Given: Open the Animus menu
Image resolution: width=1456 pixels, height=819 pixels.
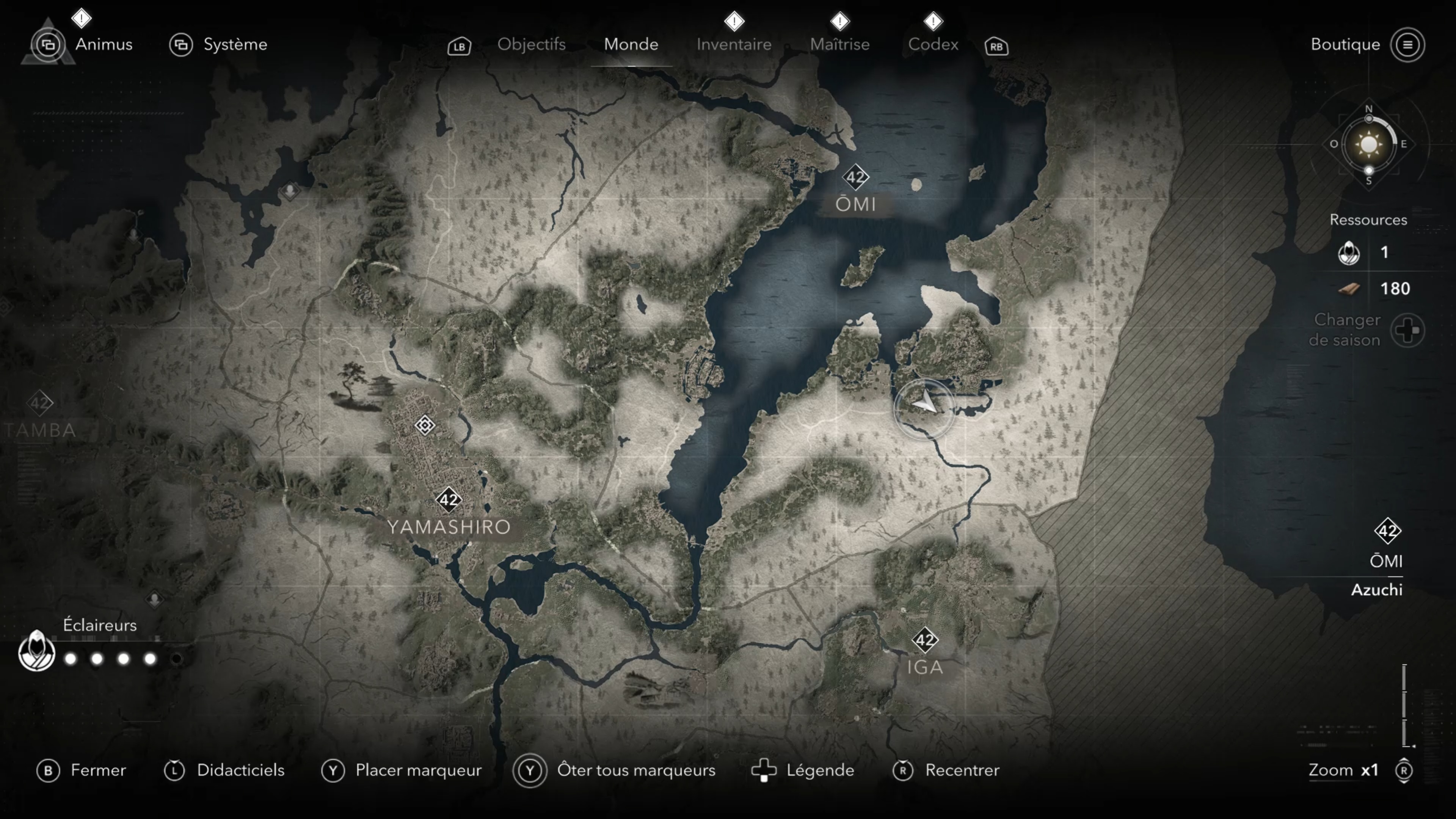Looking at the screenshot, I should click(104, 44).
